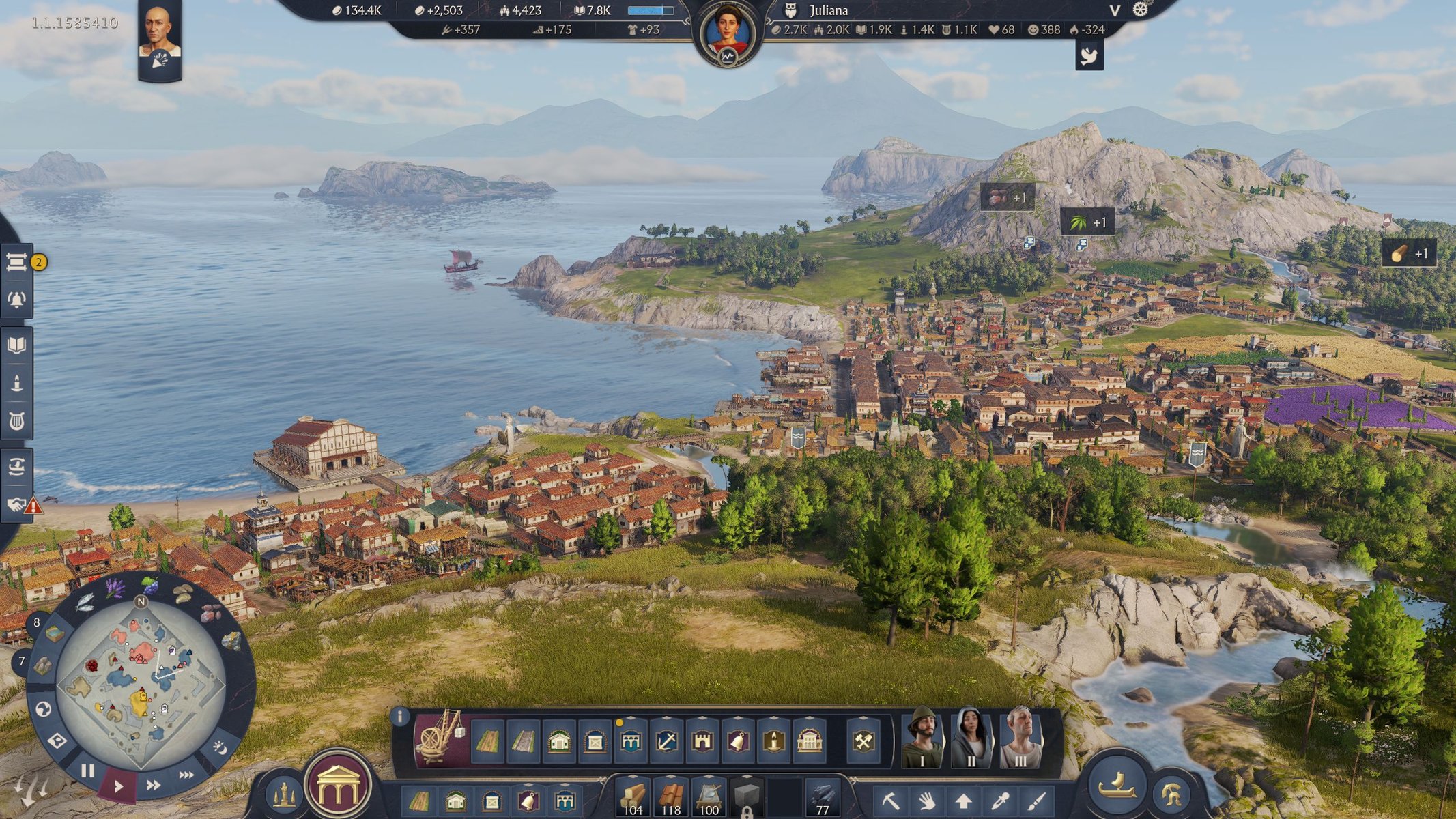
Task: Select the crossed hammers production category
Action: pyautogui.click(x=863, y=742)
